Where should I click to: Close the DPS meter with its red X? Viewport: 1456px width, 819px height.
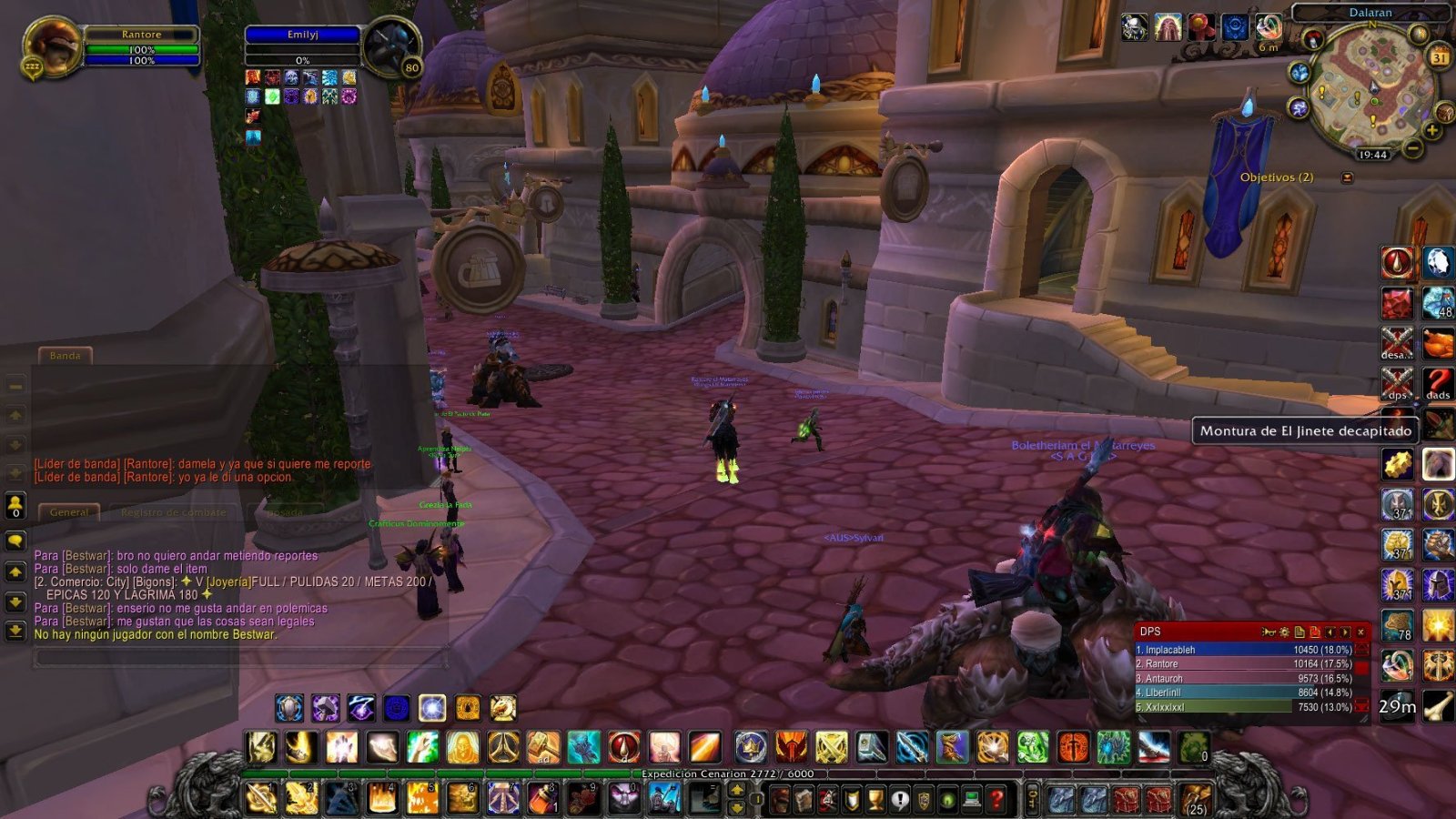(1361, 632)
